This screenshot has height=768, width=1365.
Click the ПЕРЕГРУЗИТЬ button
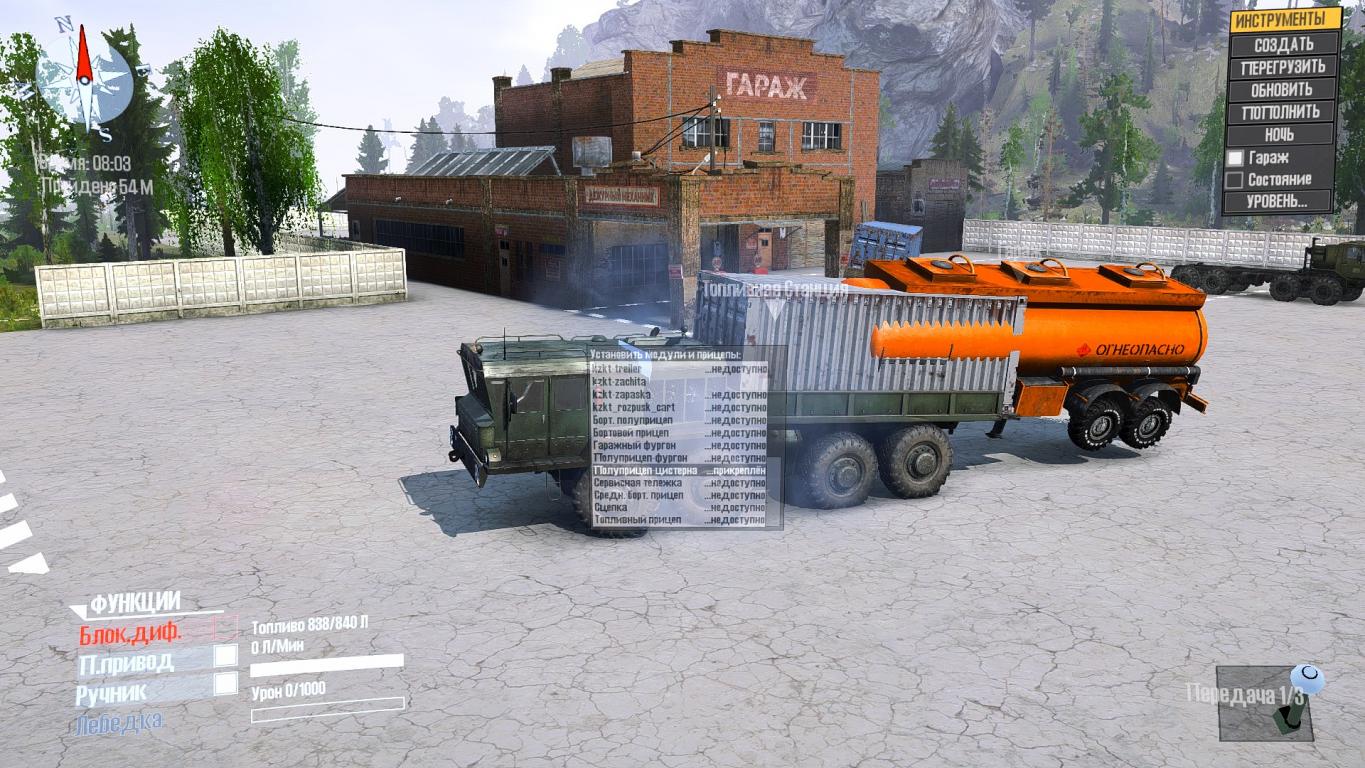(x=1284, y=67)
